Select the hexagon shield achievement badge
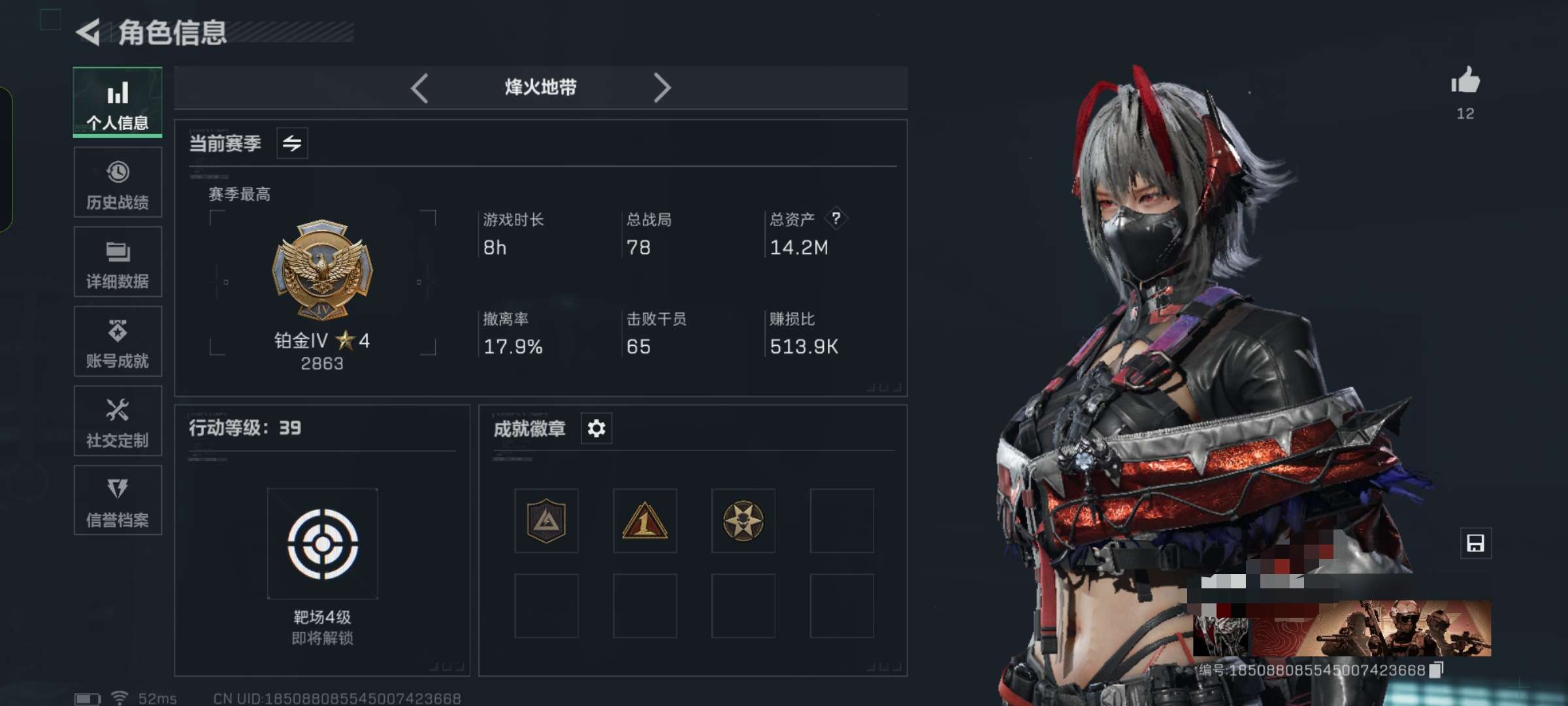The image size is (1568, 706). [546, 521]
